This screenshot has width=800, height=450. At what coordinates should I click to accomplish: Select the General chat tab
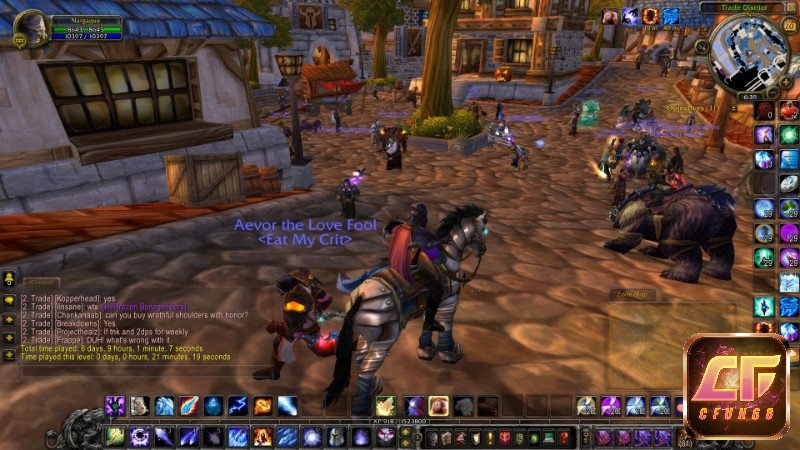click(x=42, y=283)
